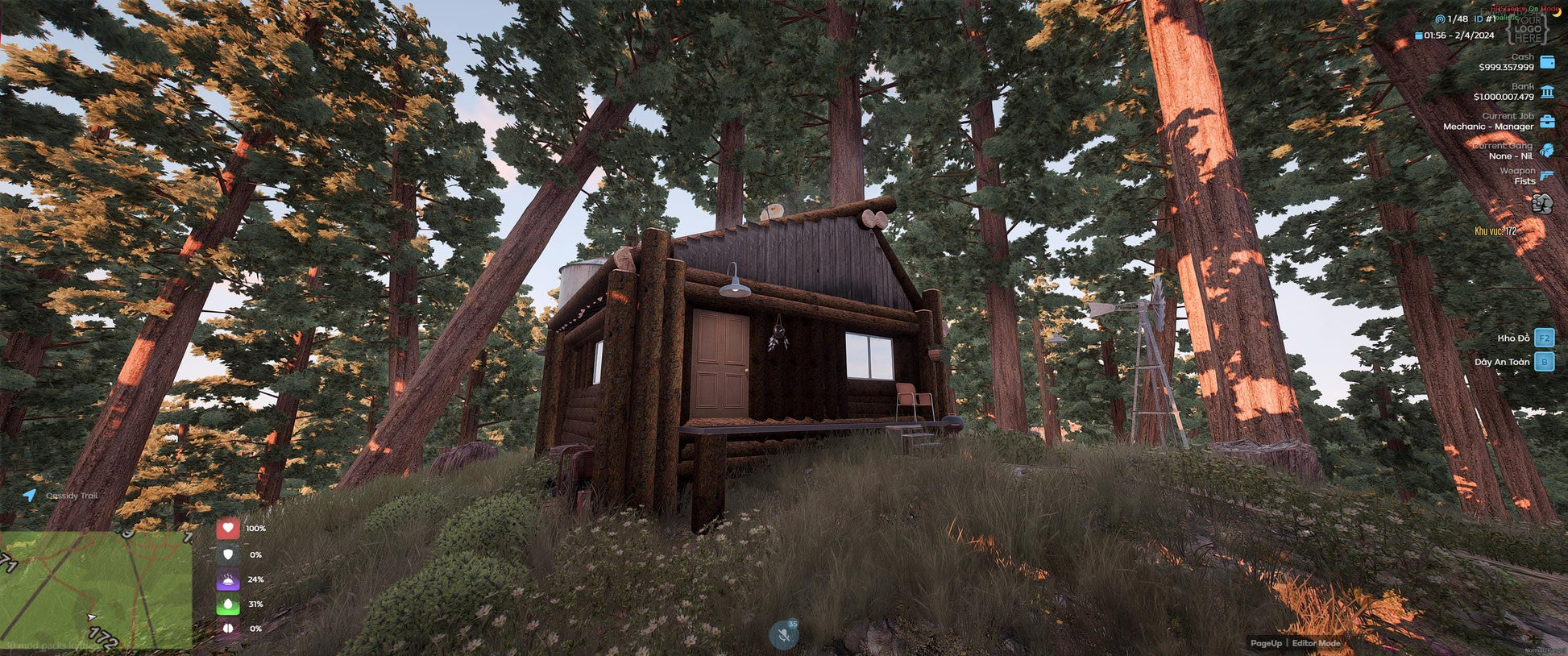This screenshot has height=656, width=1568.
Task: Select the Weapon pistol icon
Action: (x=1547, y=175)
